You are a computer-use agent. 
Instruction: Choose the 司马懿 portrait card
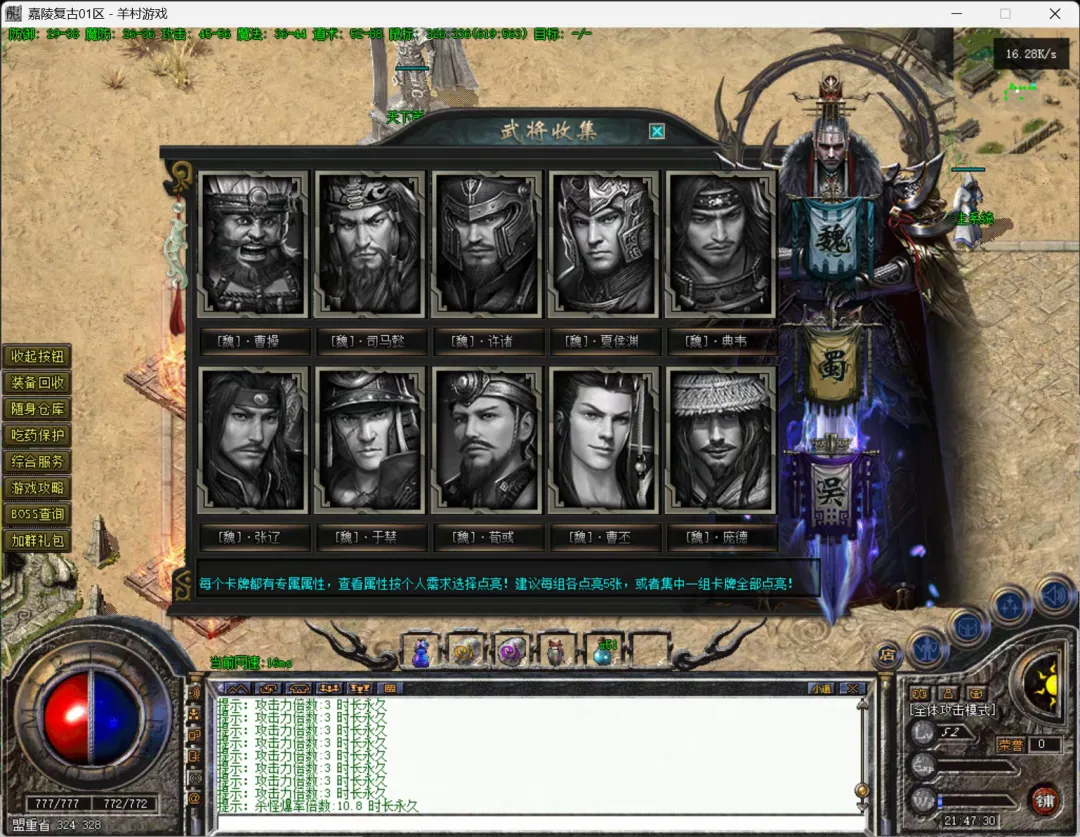(x=369, y=245)
